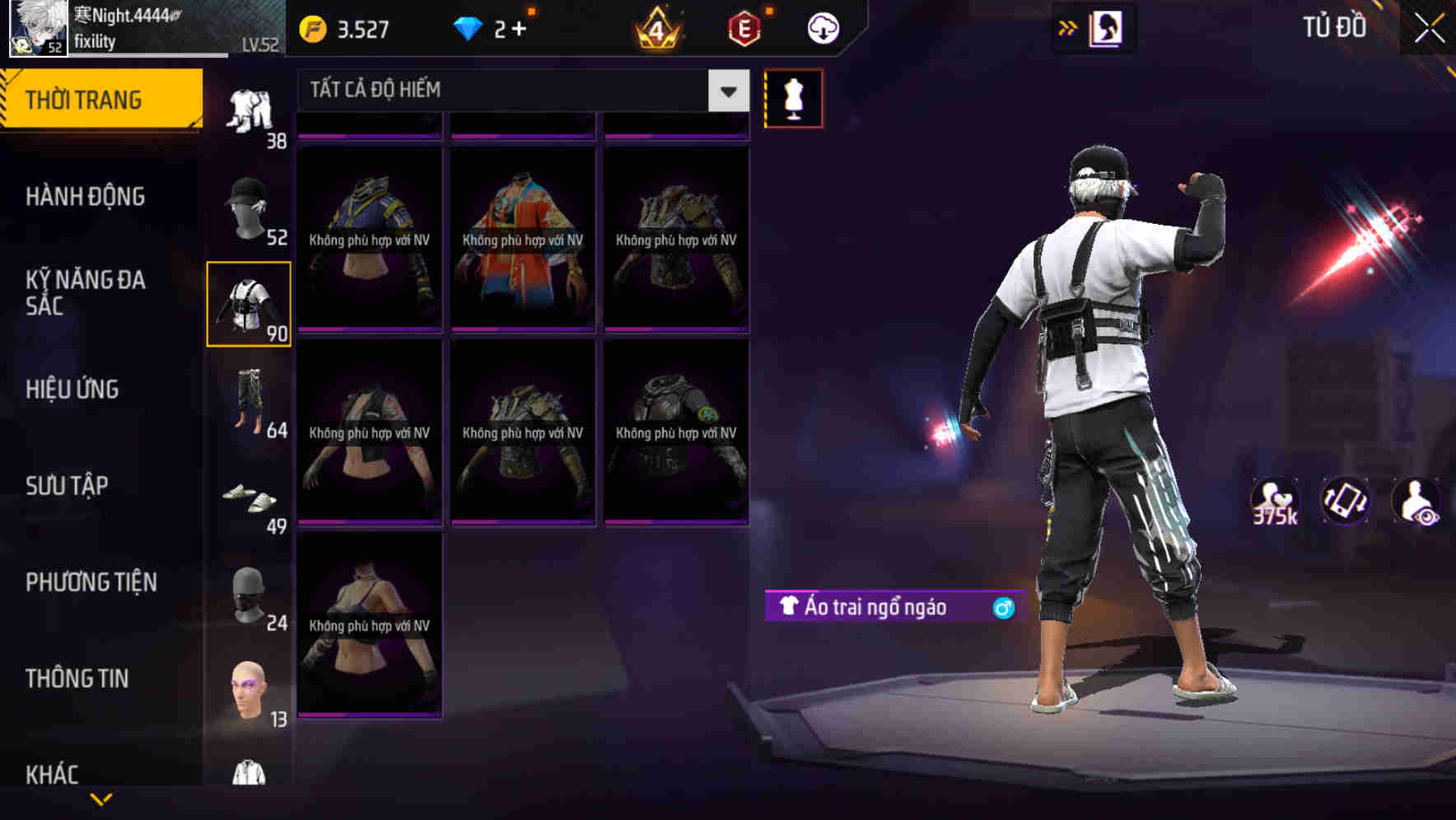Toggle the mannequin preview button

coord(792,98)
